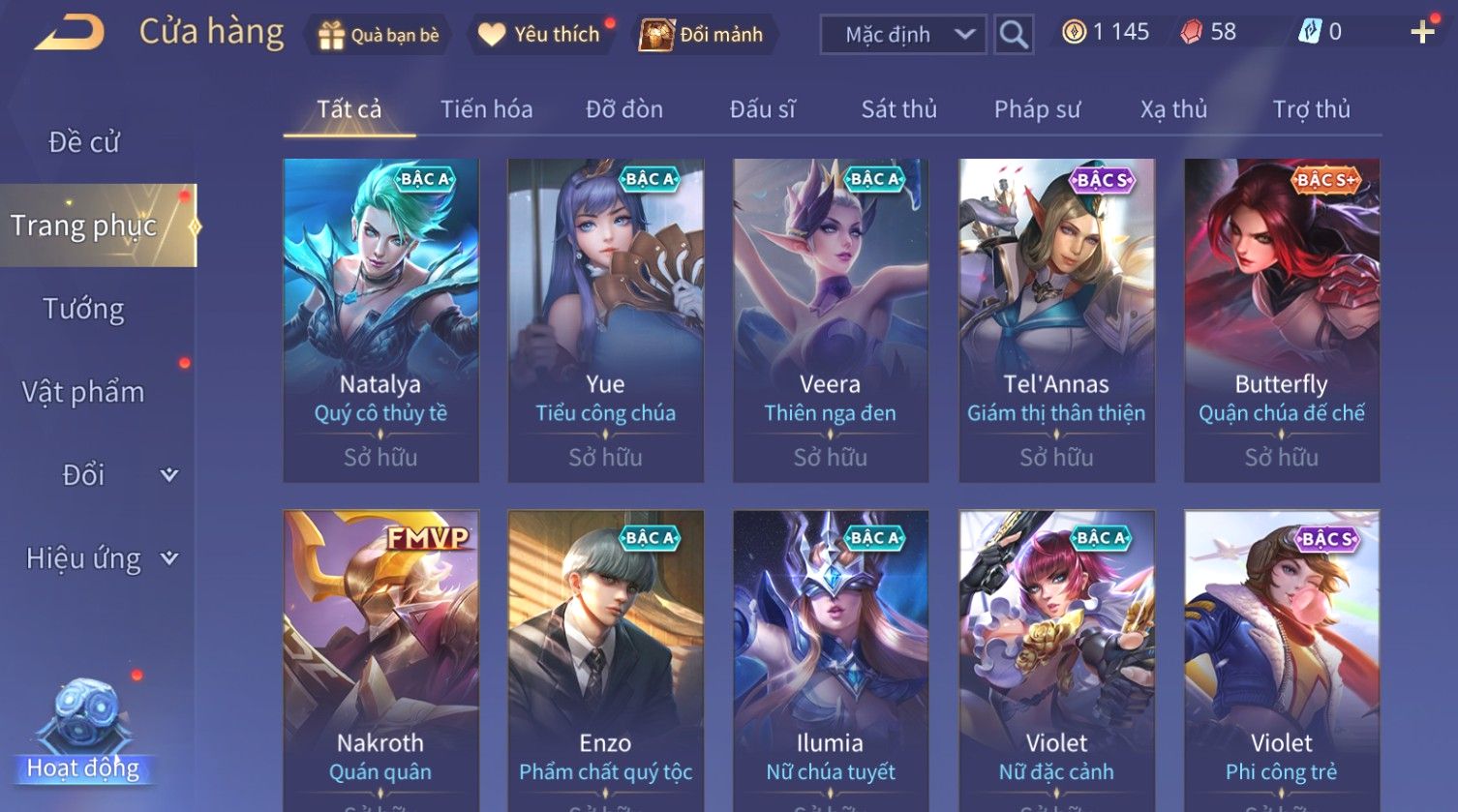Go to the Tướng heroes section
This screenshot has height=812, width=1458.
84,309
